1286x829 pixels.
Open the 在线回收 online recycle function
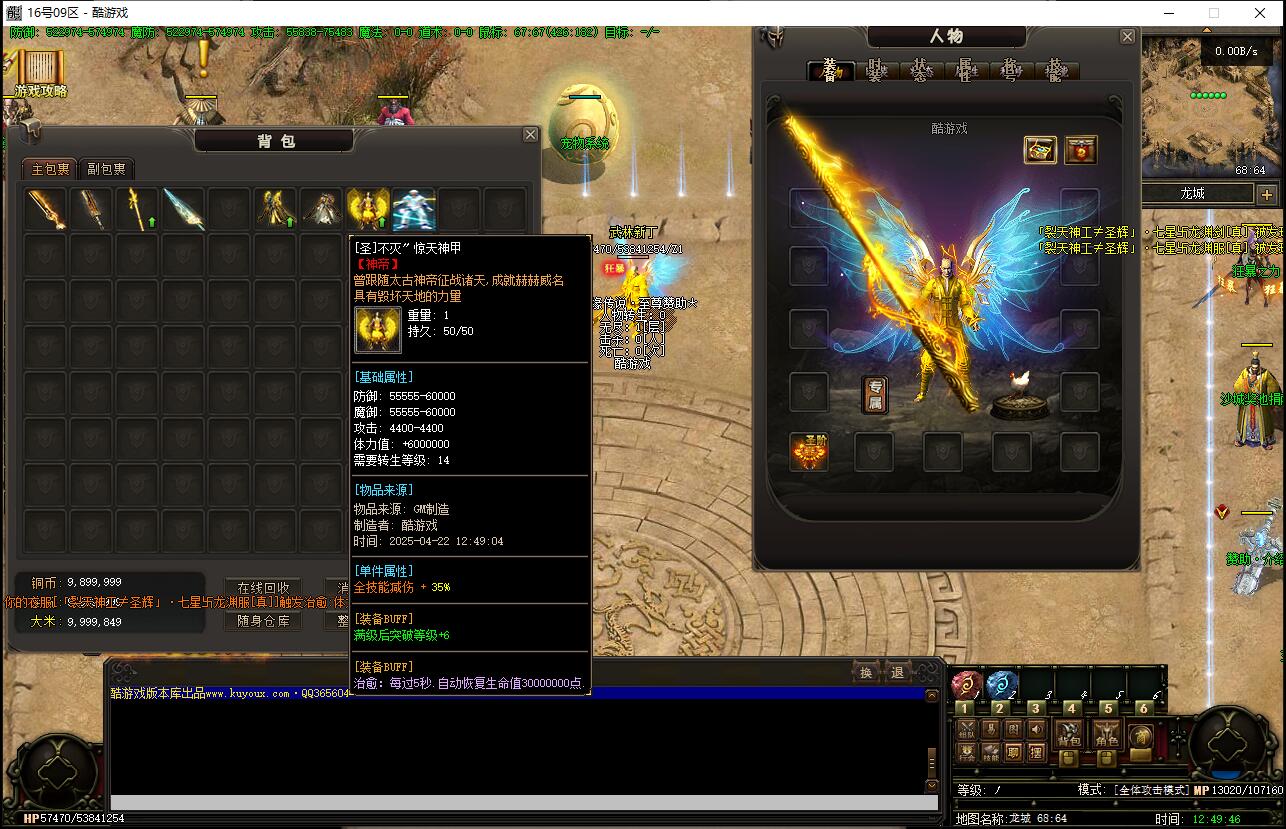pos(263,588)
